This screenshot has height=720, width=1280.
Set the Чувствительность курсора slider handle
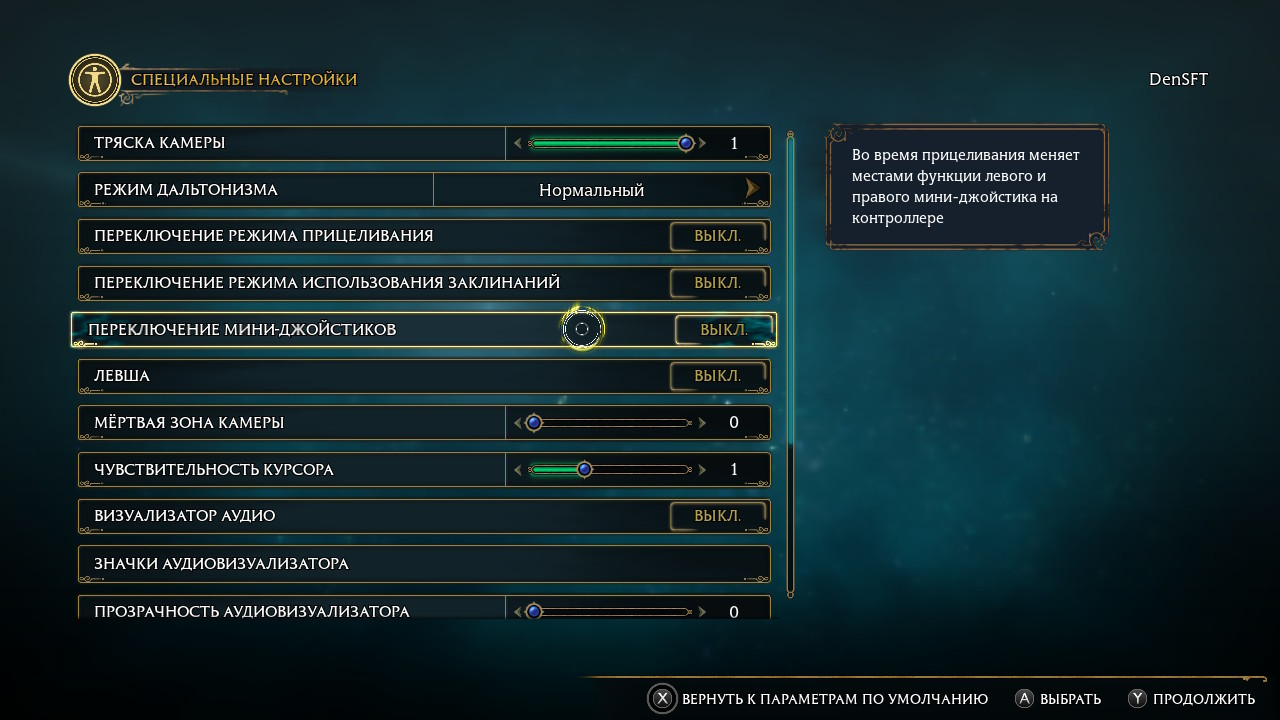[585, 469]
